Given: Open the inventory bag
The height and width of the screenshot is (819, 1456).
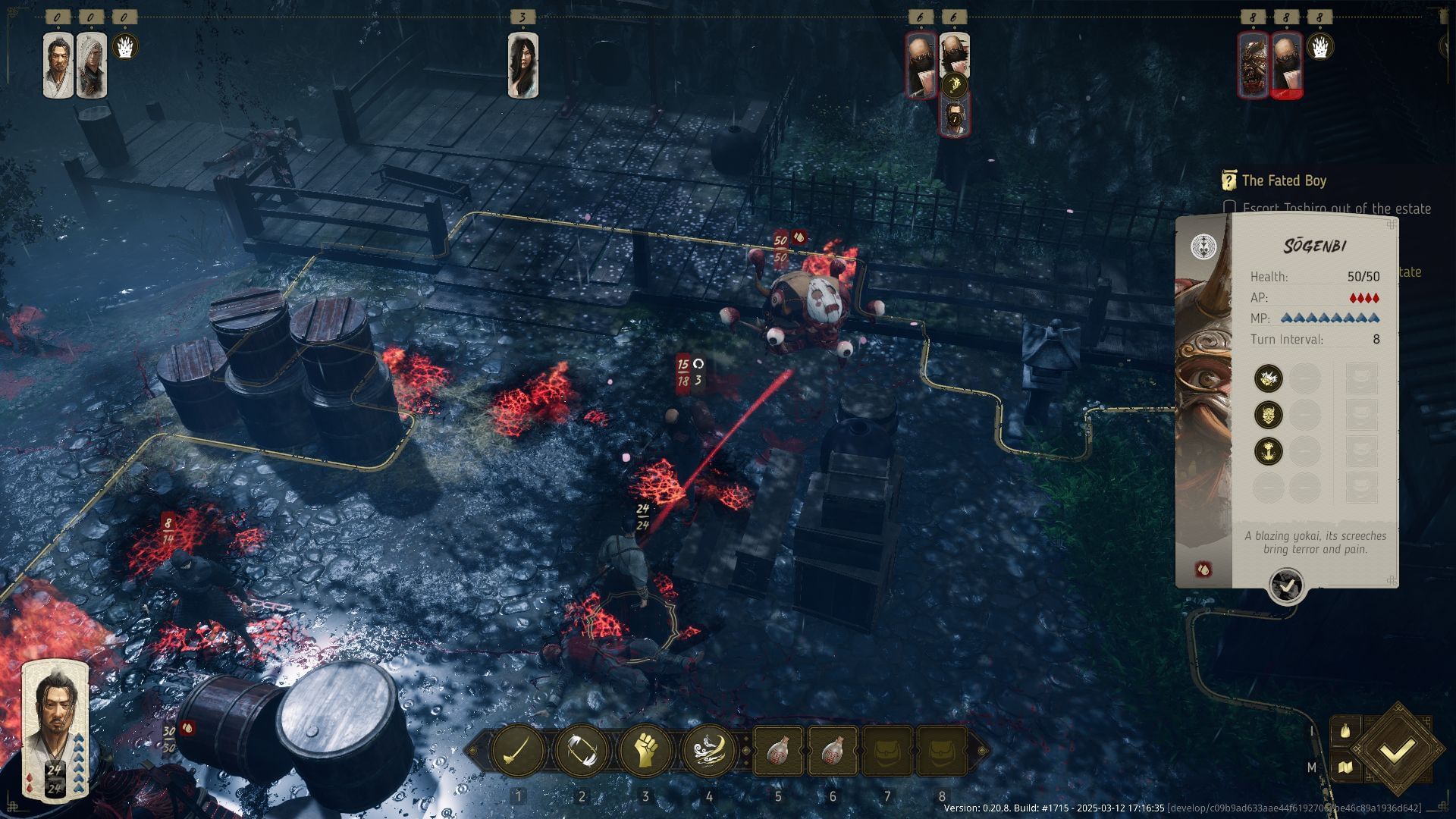Looking at the screenshot, I should [1345, 731].
